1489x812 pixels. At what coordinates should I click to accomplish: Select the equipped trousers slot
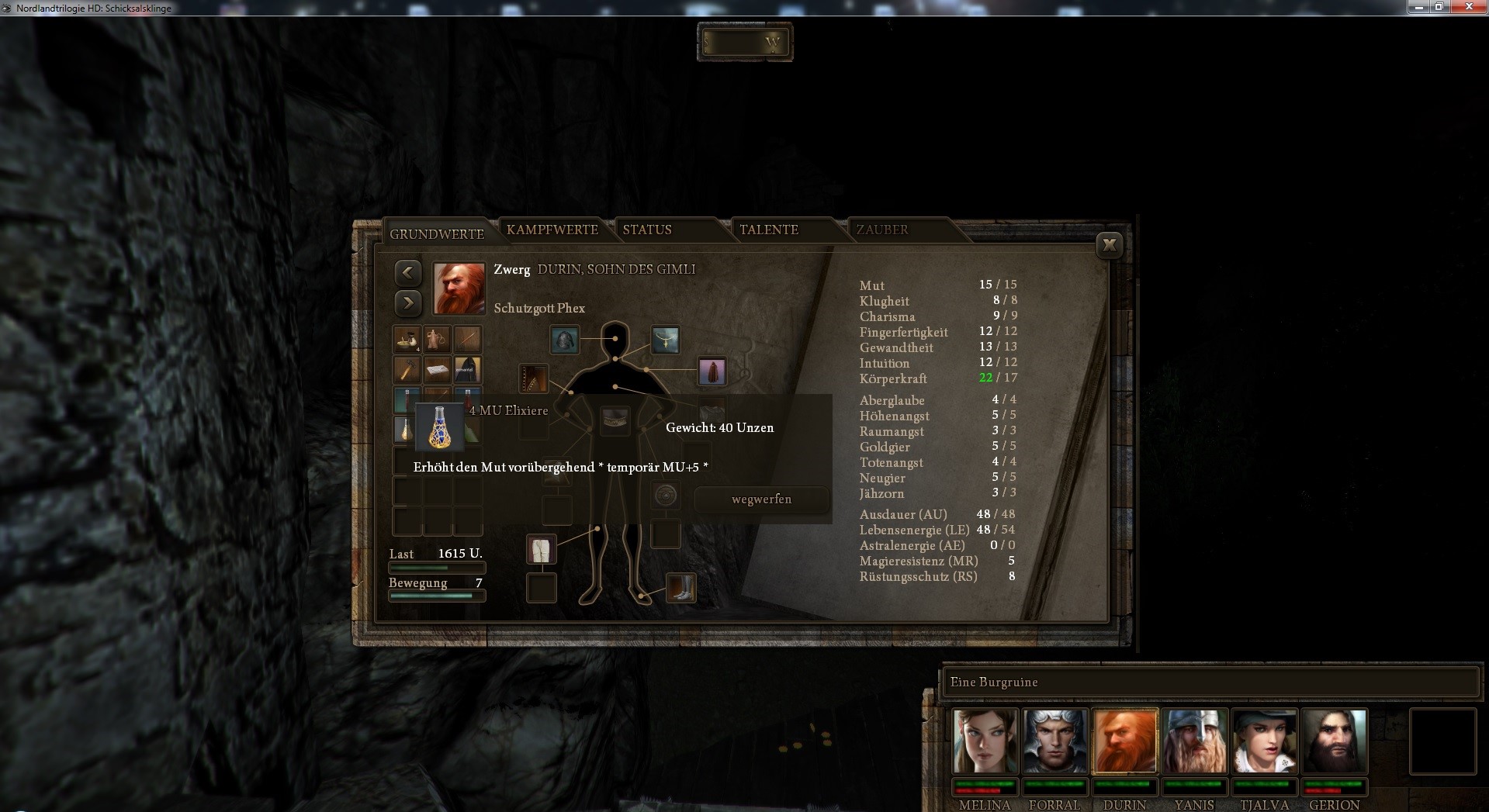pyautogui.click(x=541, y=550)
